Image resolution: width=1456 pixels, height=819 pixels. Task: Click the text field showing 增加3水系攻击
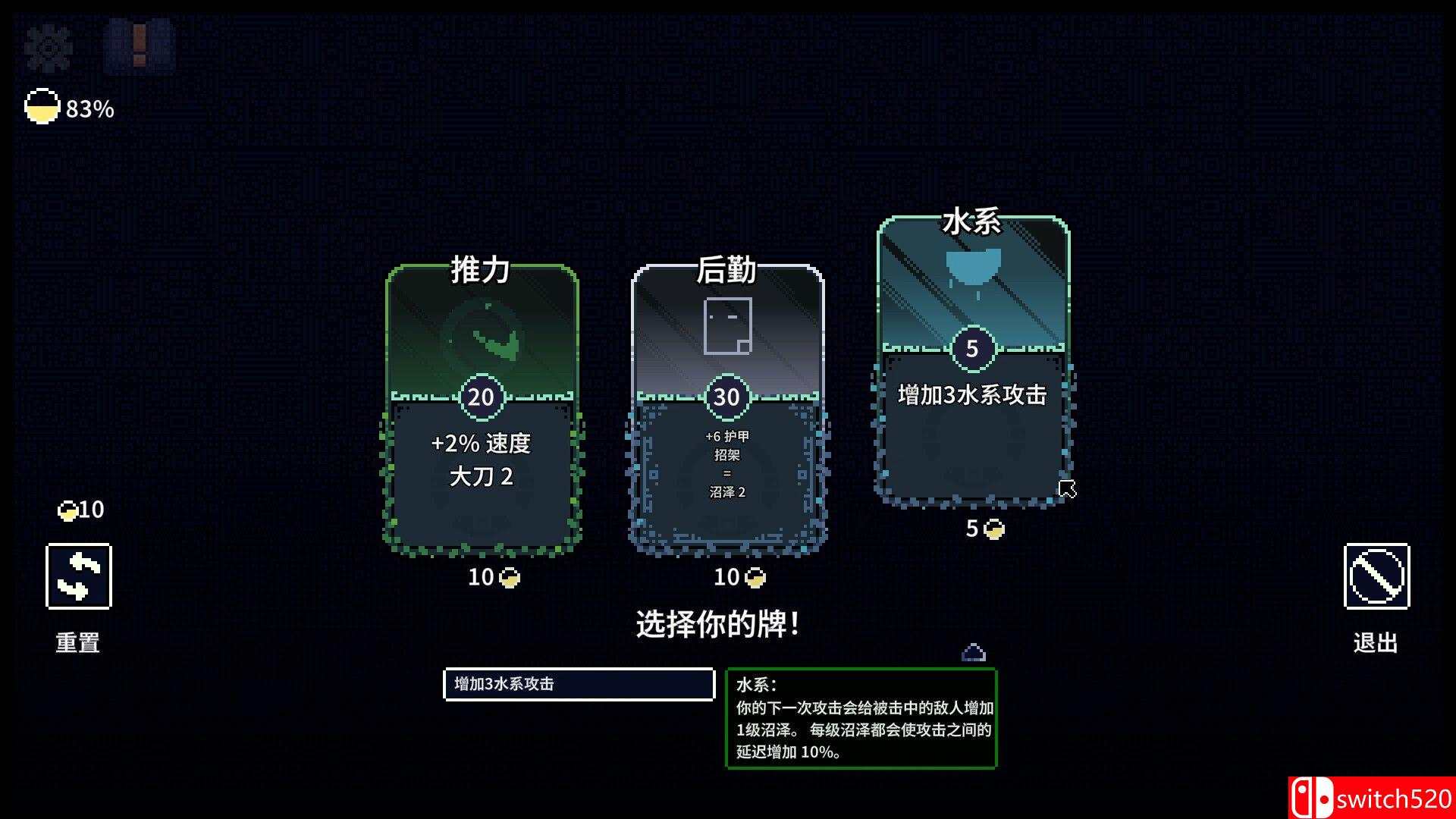[579, 684]
